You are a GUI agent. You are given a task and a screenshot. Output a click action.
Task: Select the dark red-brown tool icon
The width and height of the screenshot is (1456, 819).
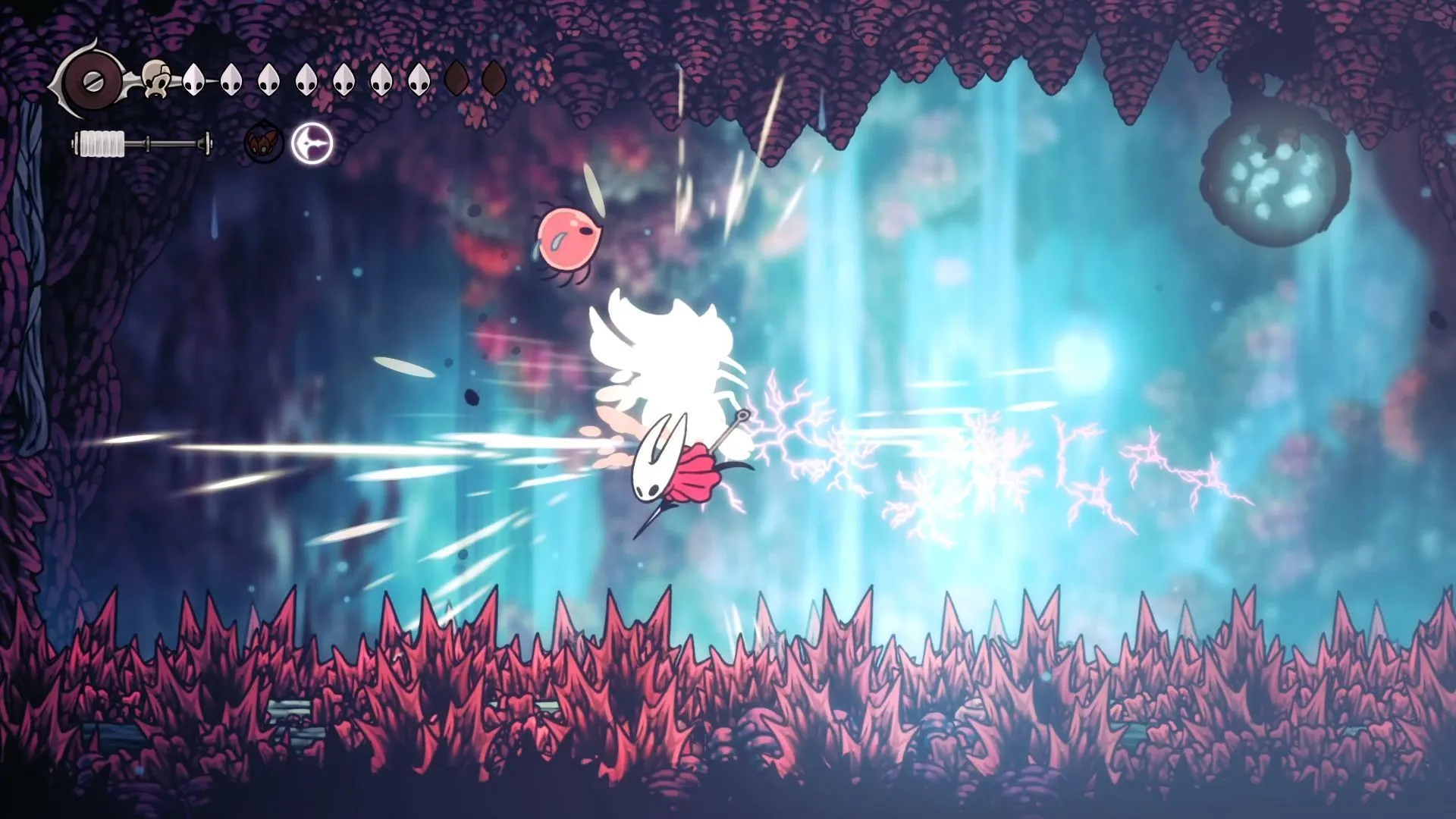coord(263,143)
